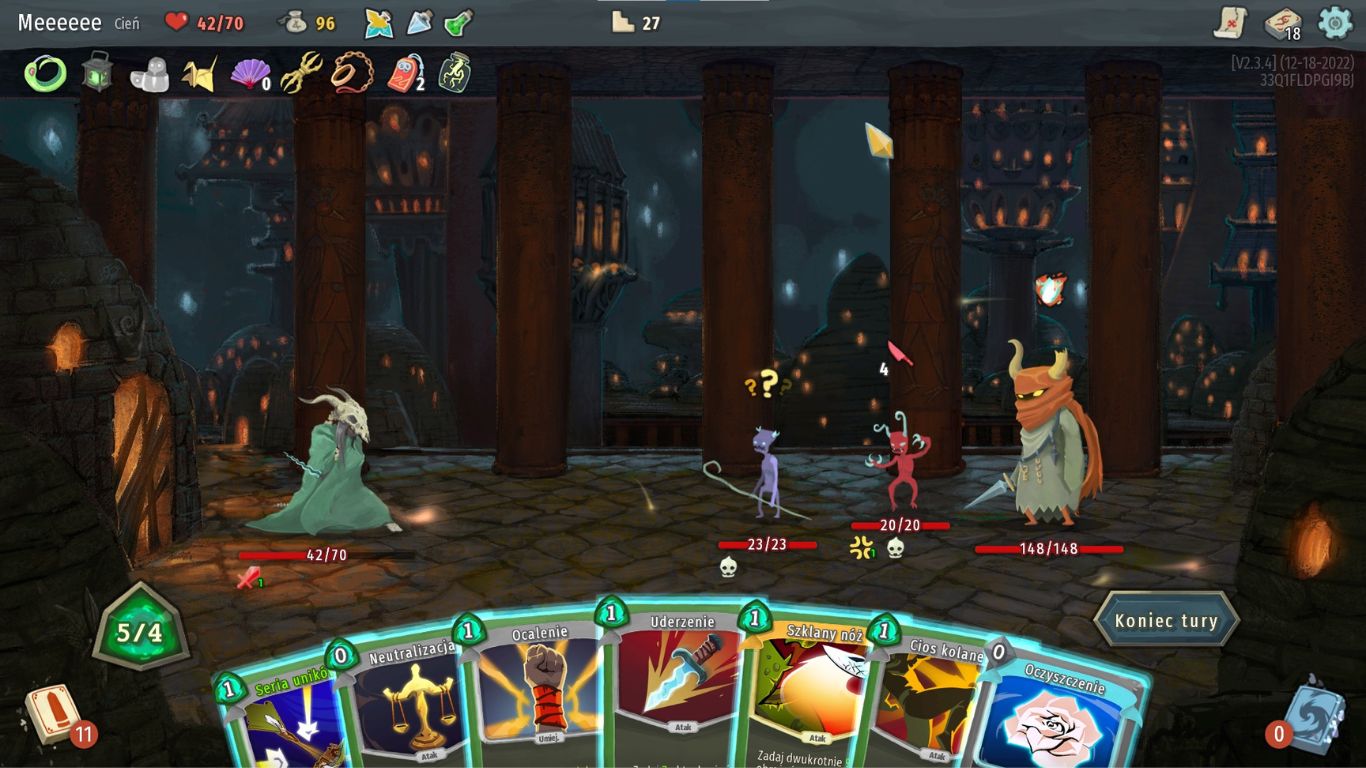The height and width of the screenshot is (768, 1366).
Task: Use the pale blue potion
Action: pos(419,23)
